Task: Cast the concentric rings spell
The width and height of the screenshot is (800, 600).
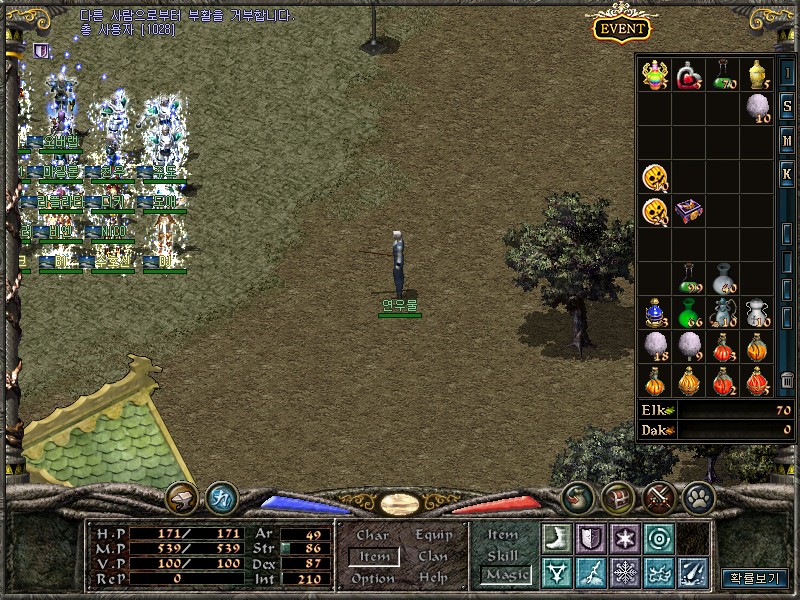Action: pos(658,537)
